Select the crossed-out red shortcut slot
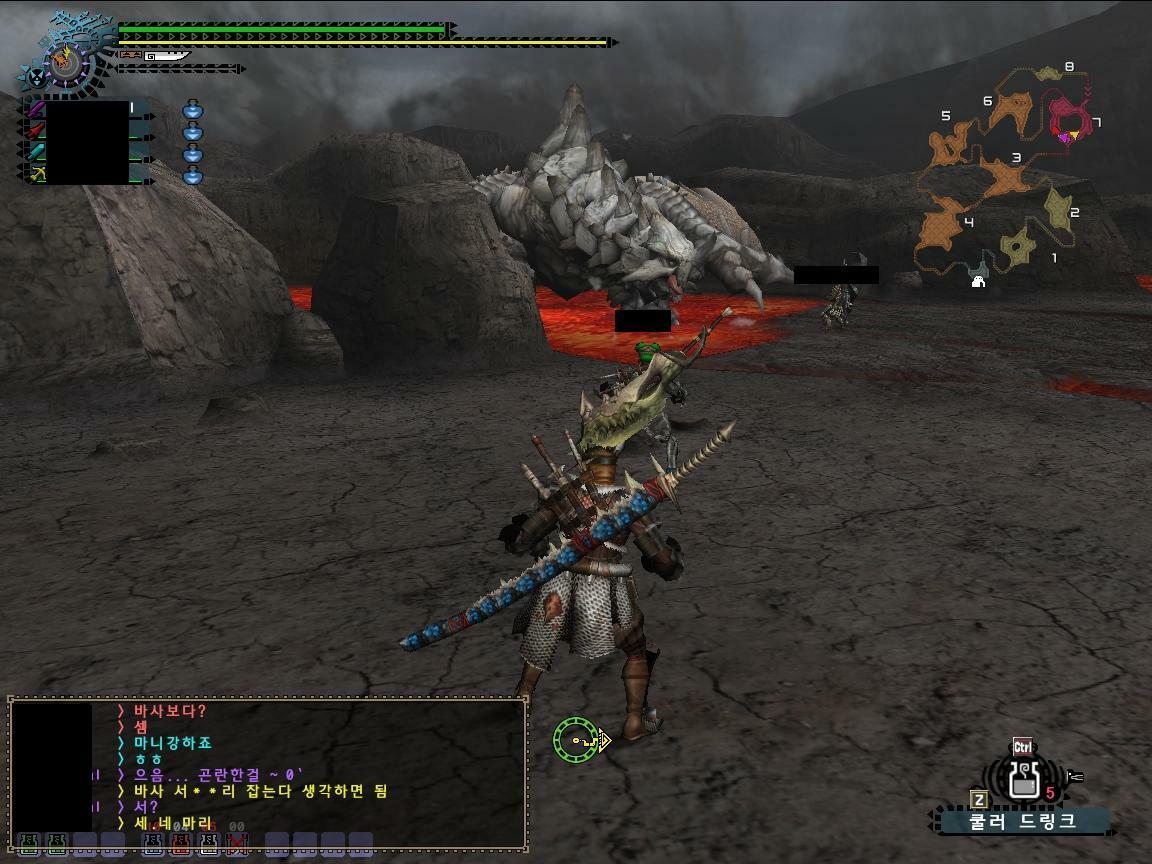The width and height of the screenshot is (1152, 864). click(x=237, y=844)
